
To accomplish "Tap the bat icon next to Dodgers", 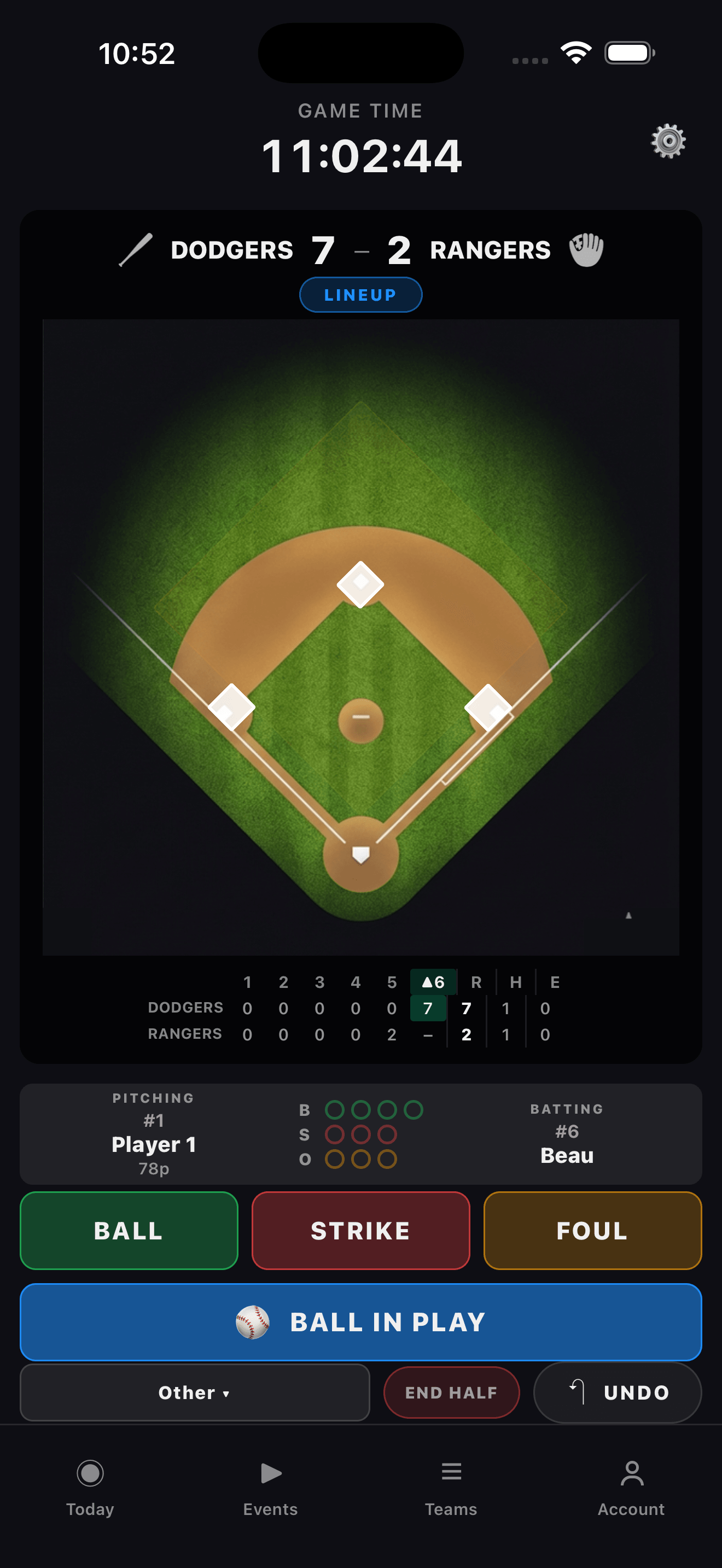I will point(135,249).
